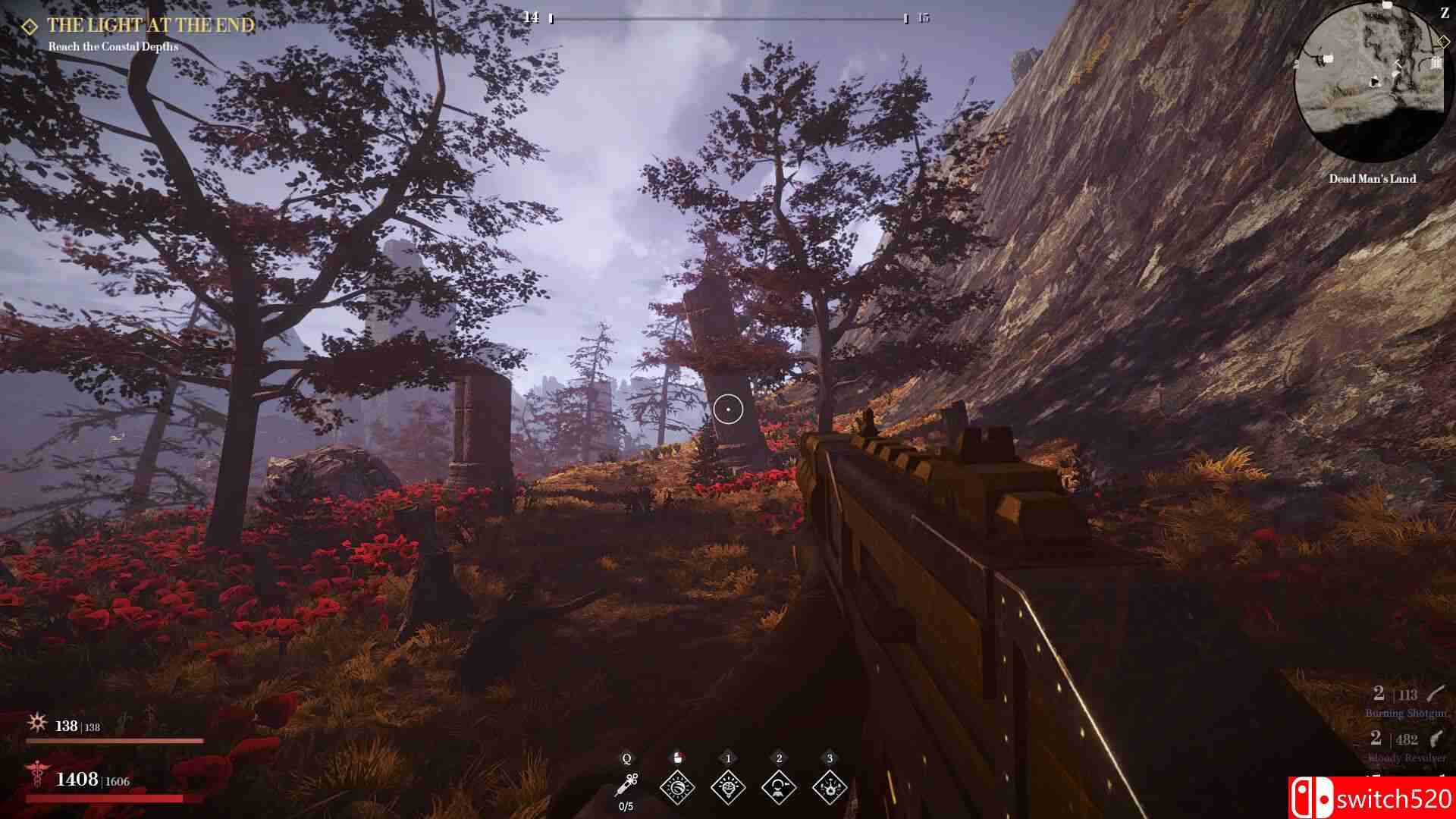Use the smiling sun ability in slot 1
The width and height of the screenshot is (1456, 819).
tap(728, 788)
